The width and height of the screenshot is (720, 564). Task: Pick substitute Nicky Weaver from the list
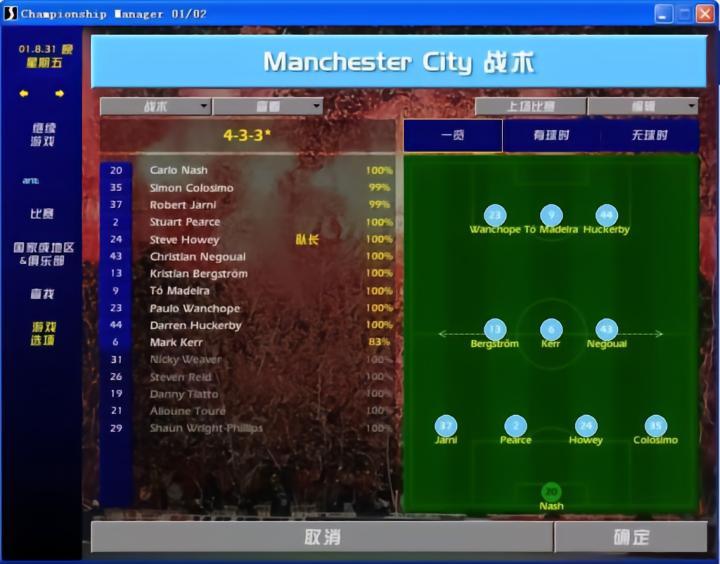[x=185, y=359]
